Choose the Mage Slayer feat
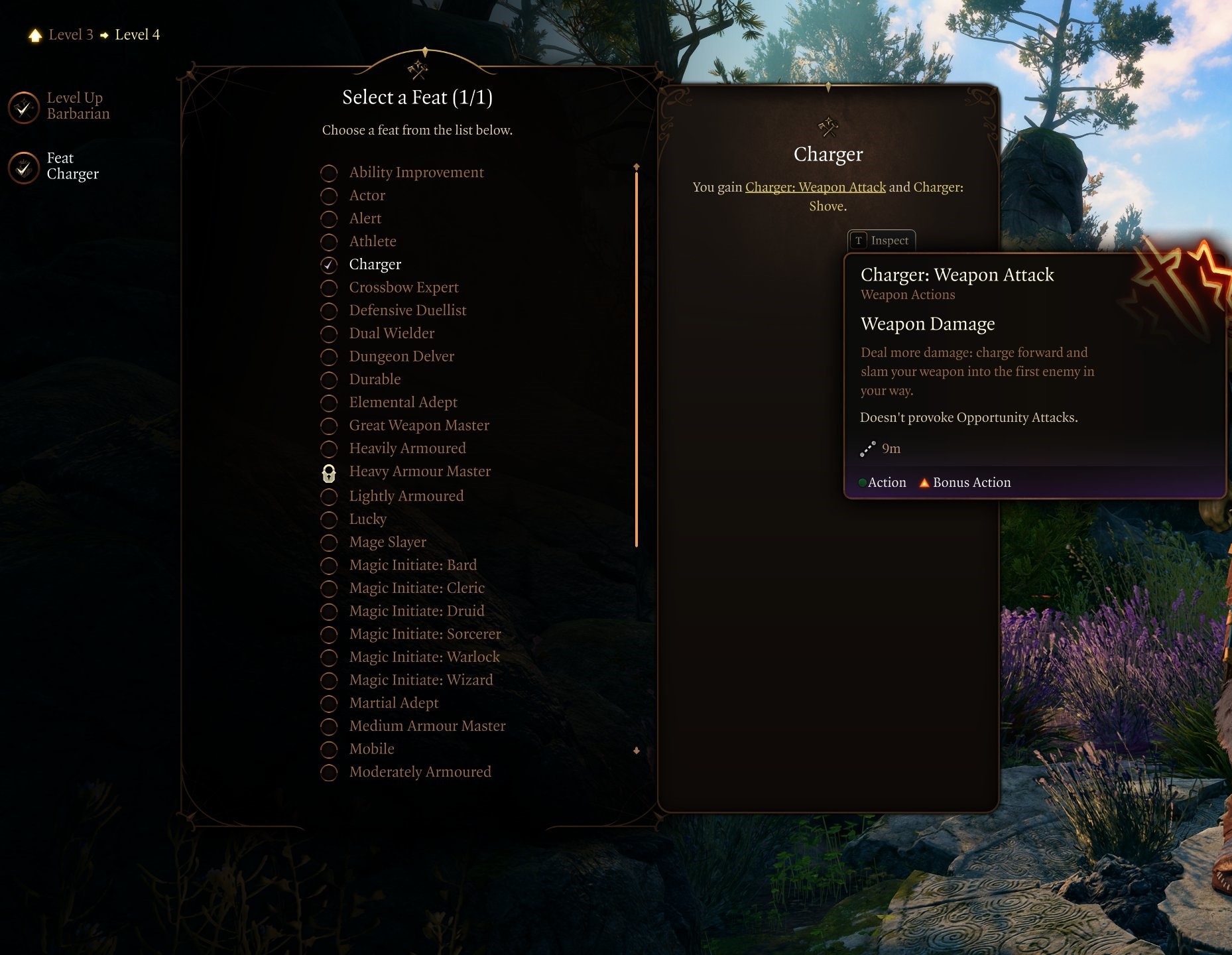 [x=387, y=542]
